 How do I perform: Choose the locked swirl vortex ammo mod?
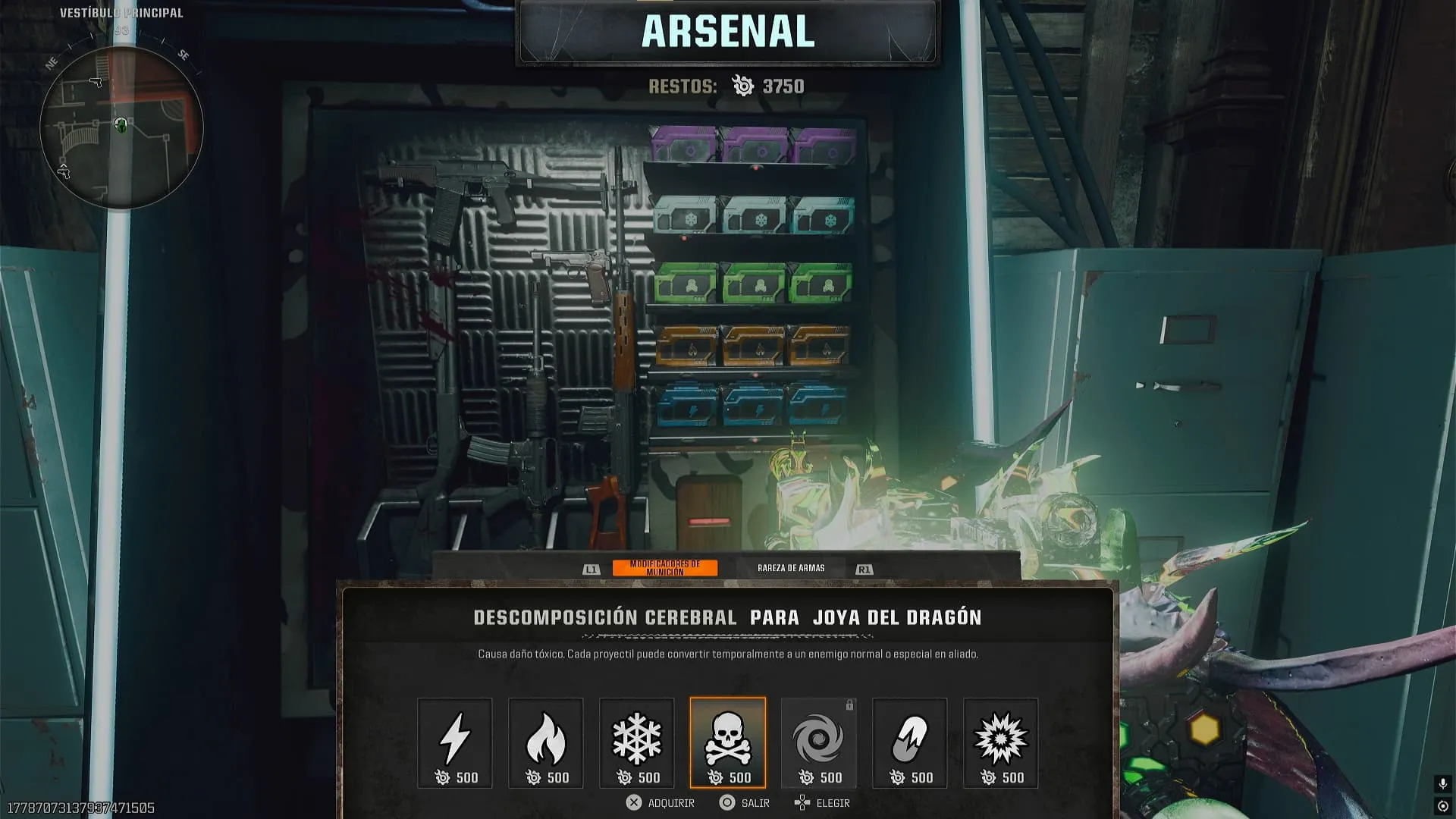pyautogui.click(x=819, y=742)
